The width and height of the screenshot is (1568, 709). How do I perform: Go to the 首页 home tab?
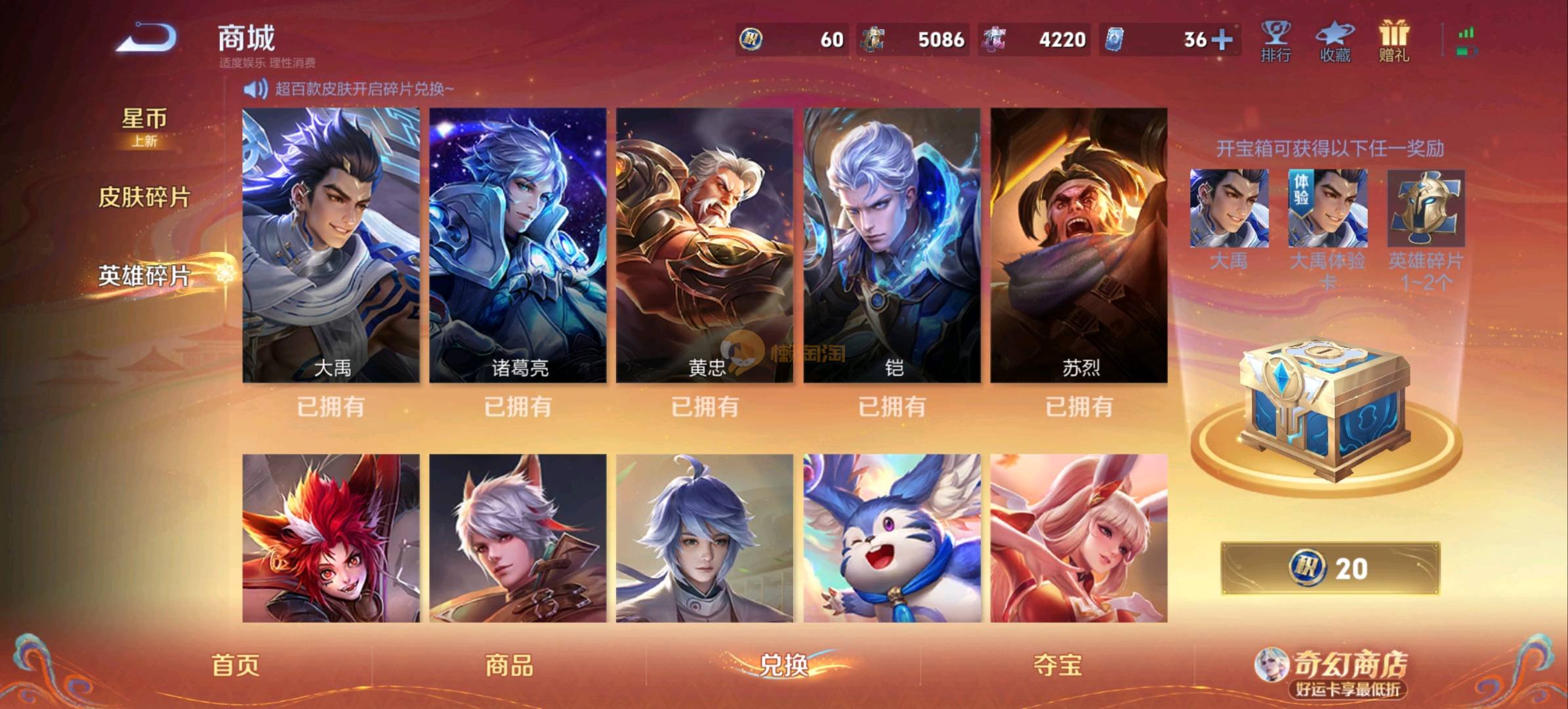click(236, 666)
